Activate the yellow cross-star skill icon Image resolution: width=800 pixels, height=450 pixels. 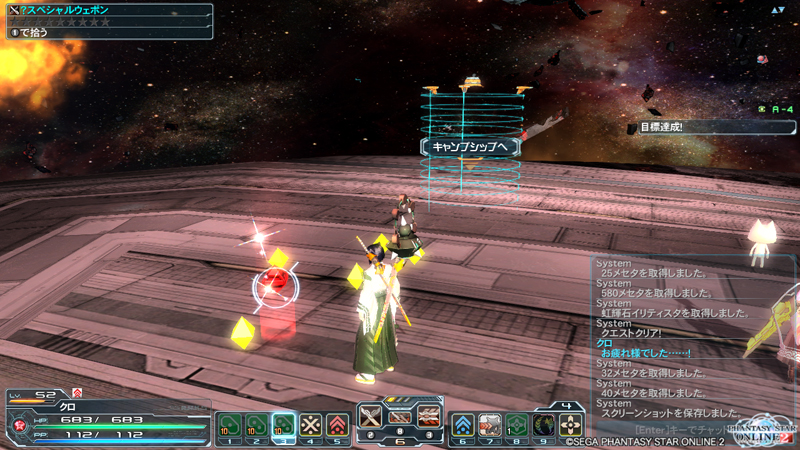311,424
